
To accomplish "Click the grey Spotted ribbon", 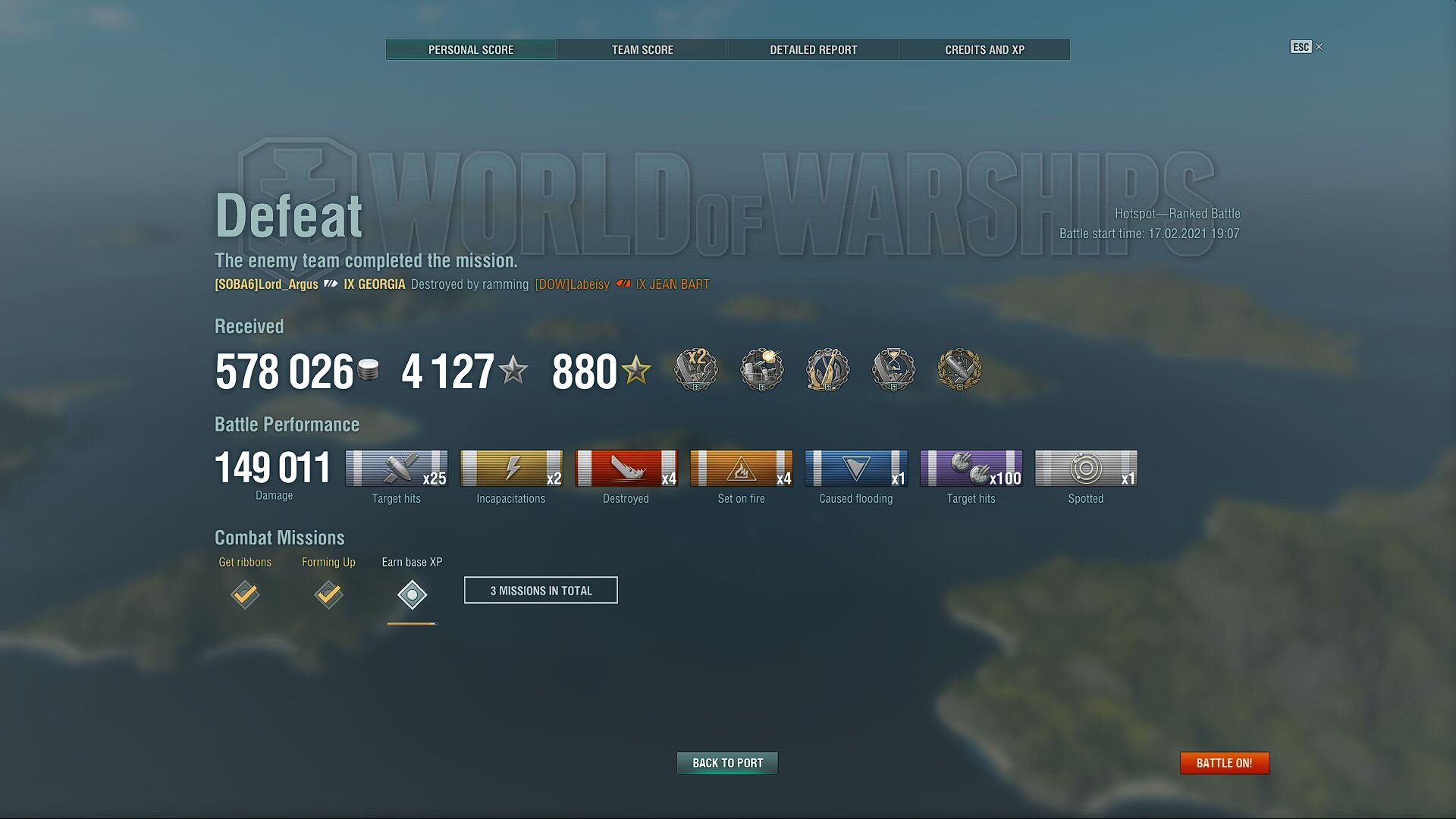I will 1086,469.
